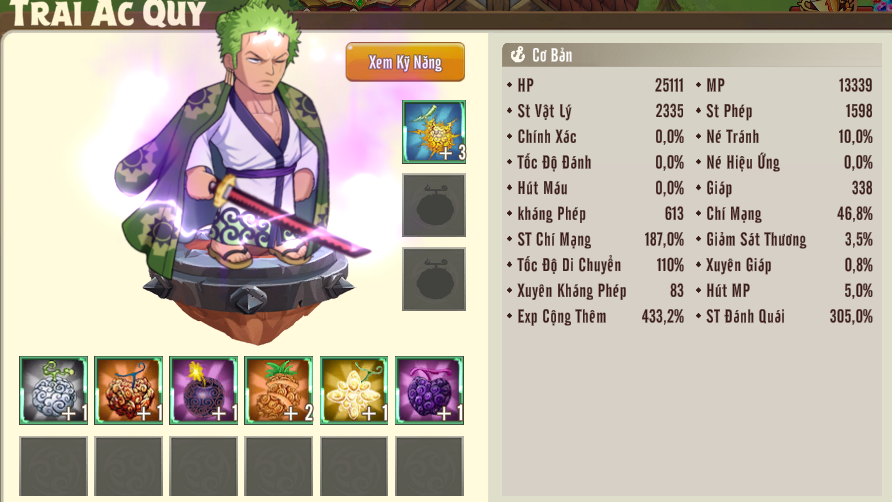The image size is (892, 502).
Task: Select the gray cloud devil fruit slot
Action: (53, 390)
